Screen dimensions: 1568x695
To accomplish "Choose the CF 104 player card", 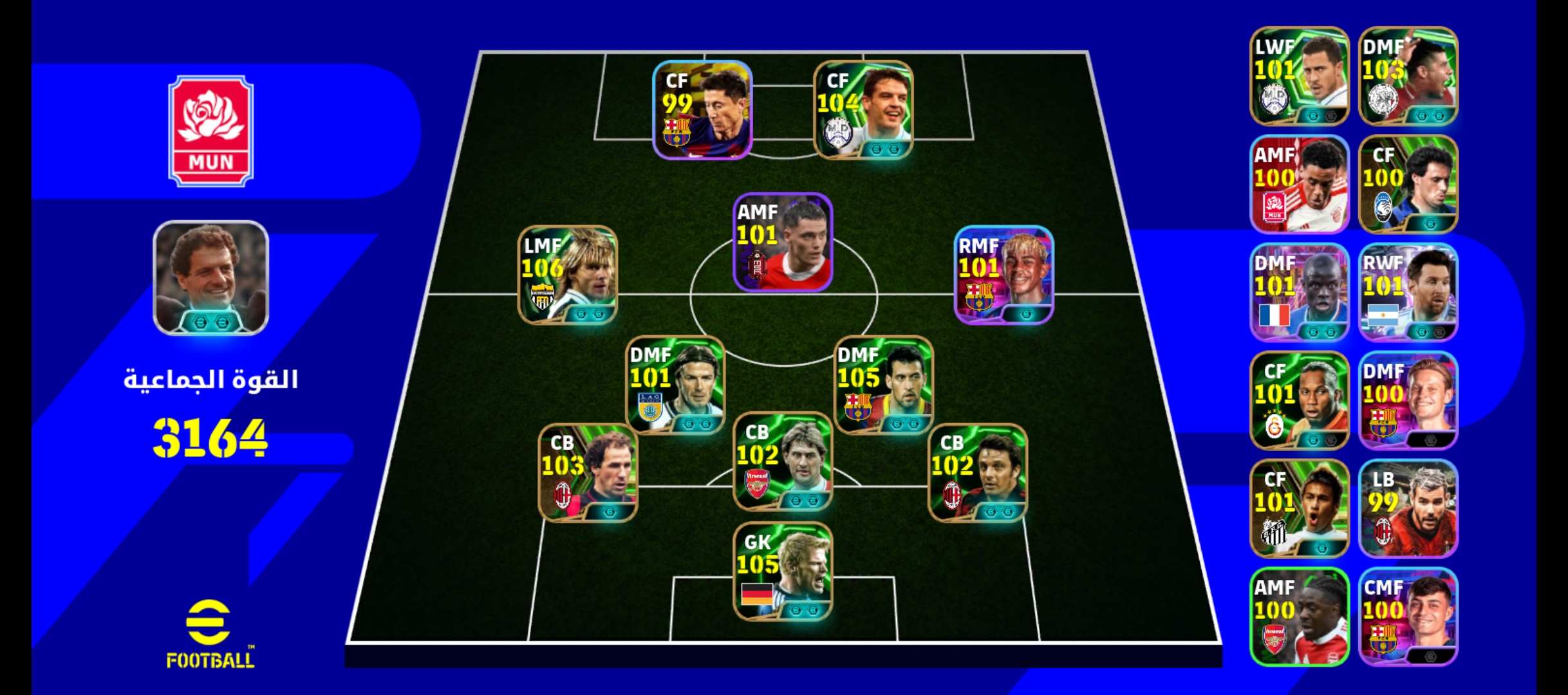I will [863, 109].
